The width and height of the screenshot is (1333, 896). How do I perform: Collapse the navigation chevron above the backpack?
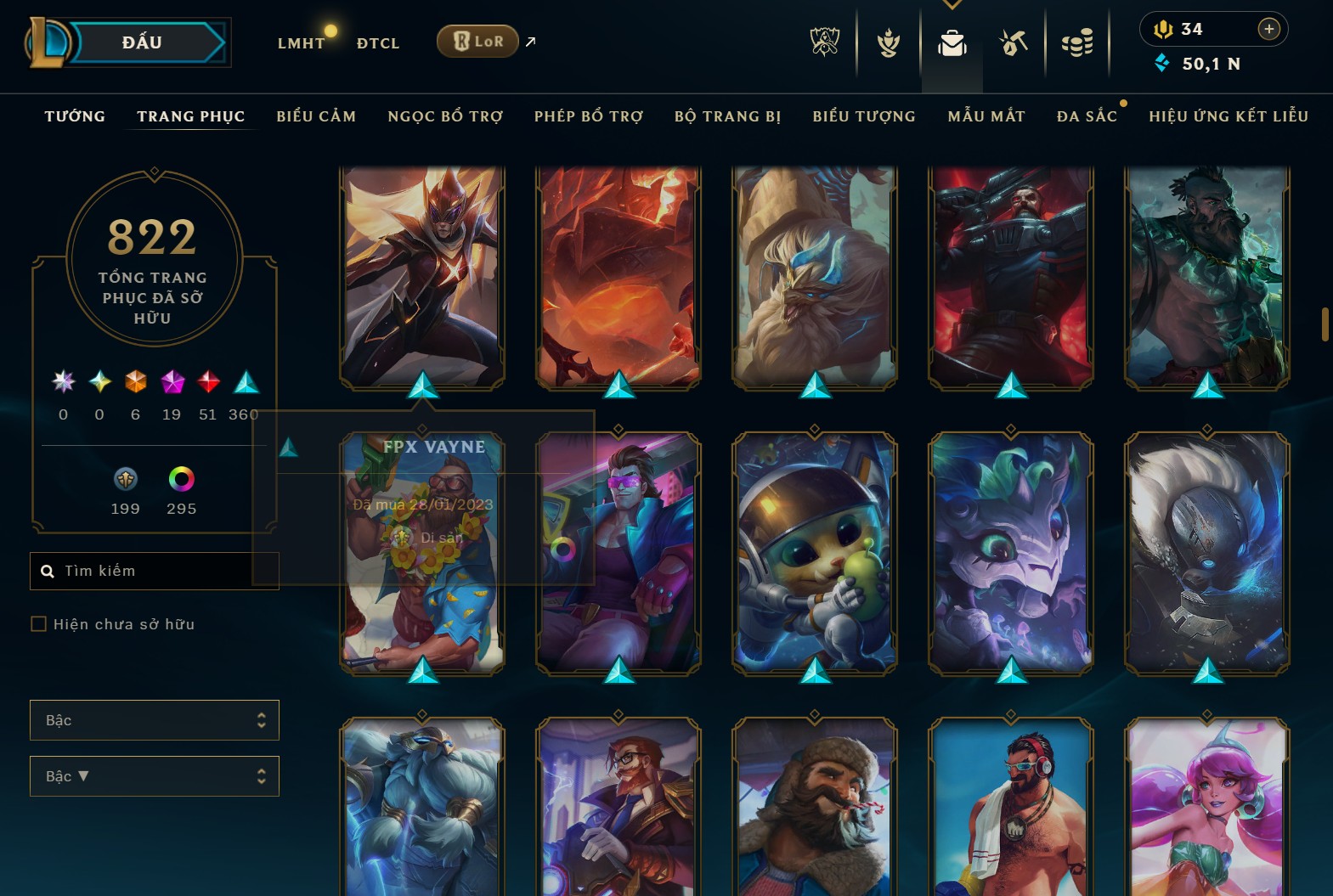tap(952, 5)
